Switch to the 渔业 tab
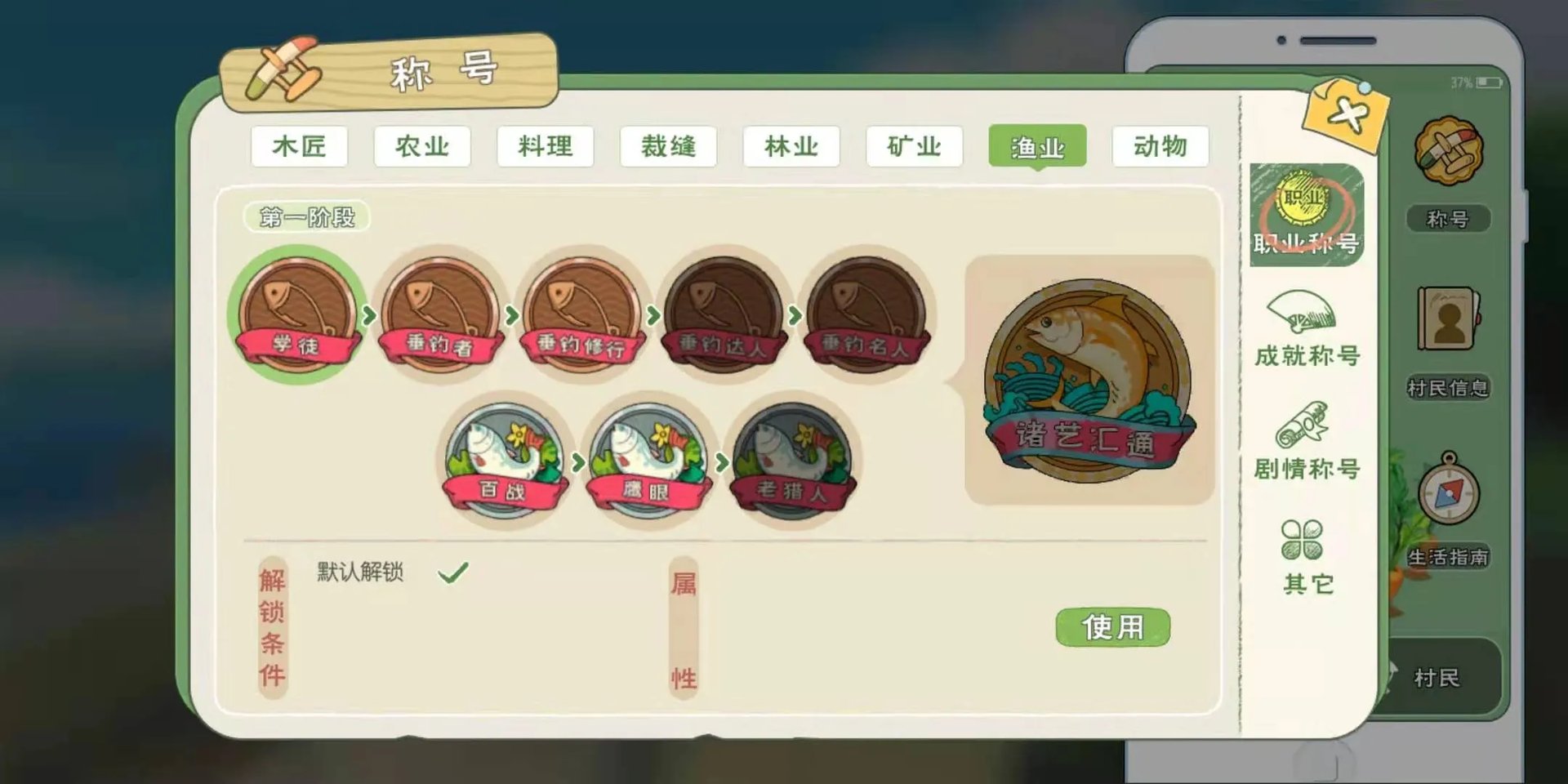Image resolution: width=1568 pixels, height=784 pixels. click(1039, 147)
